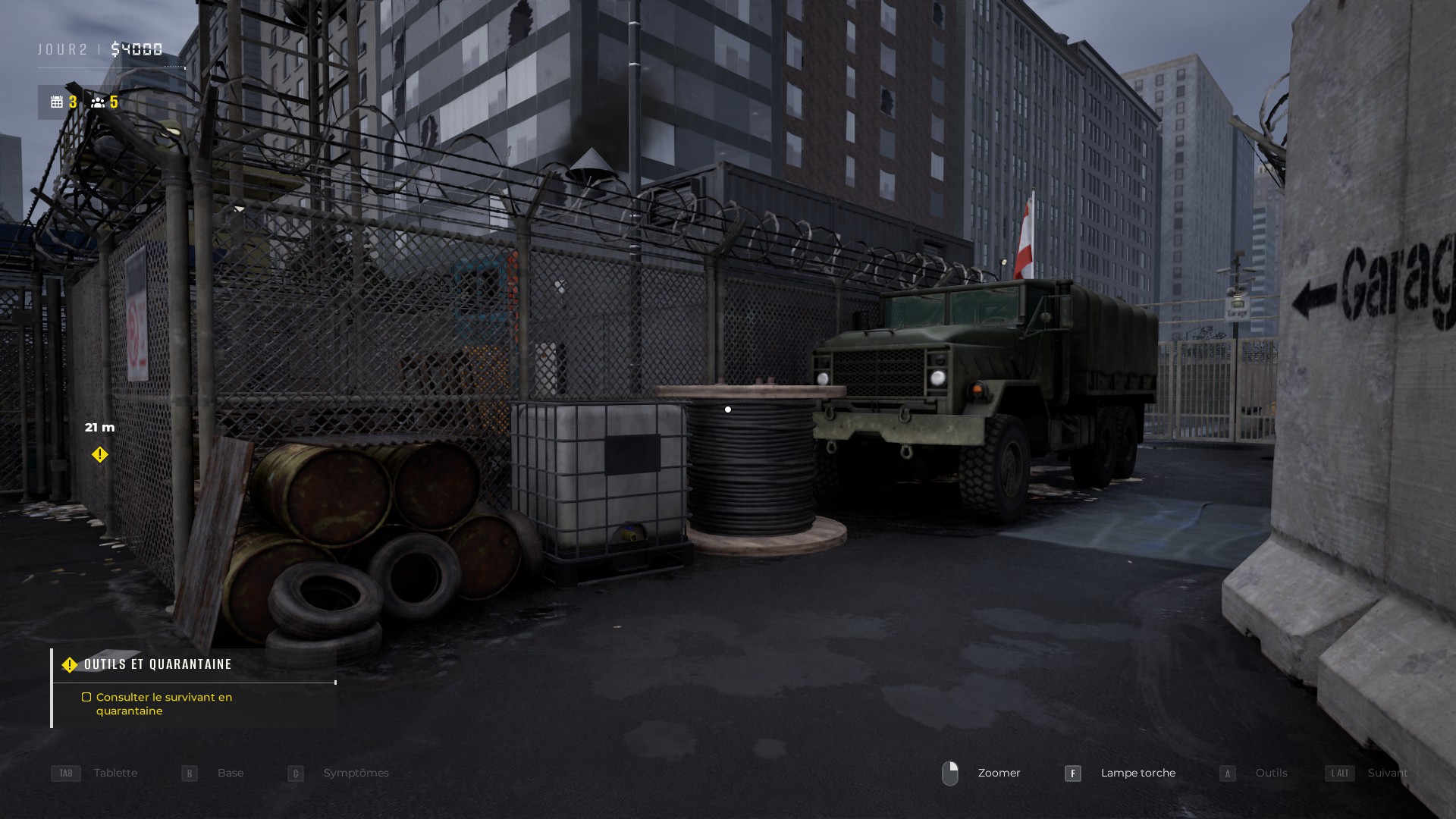Select the survivors count people icon
Image resolution: width=1456 pixels, height=819 pixels.
pyautogui.click(x=98, y=102)
